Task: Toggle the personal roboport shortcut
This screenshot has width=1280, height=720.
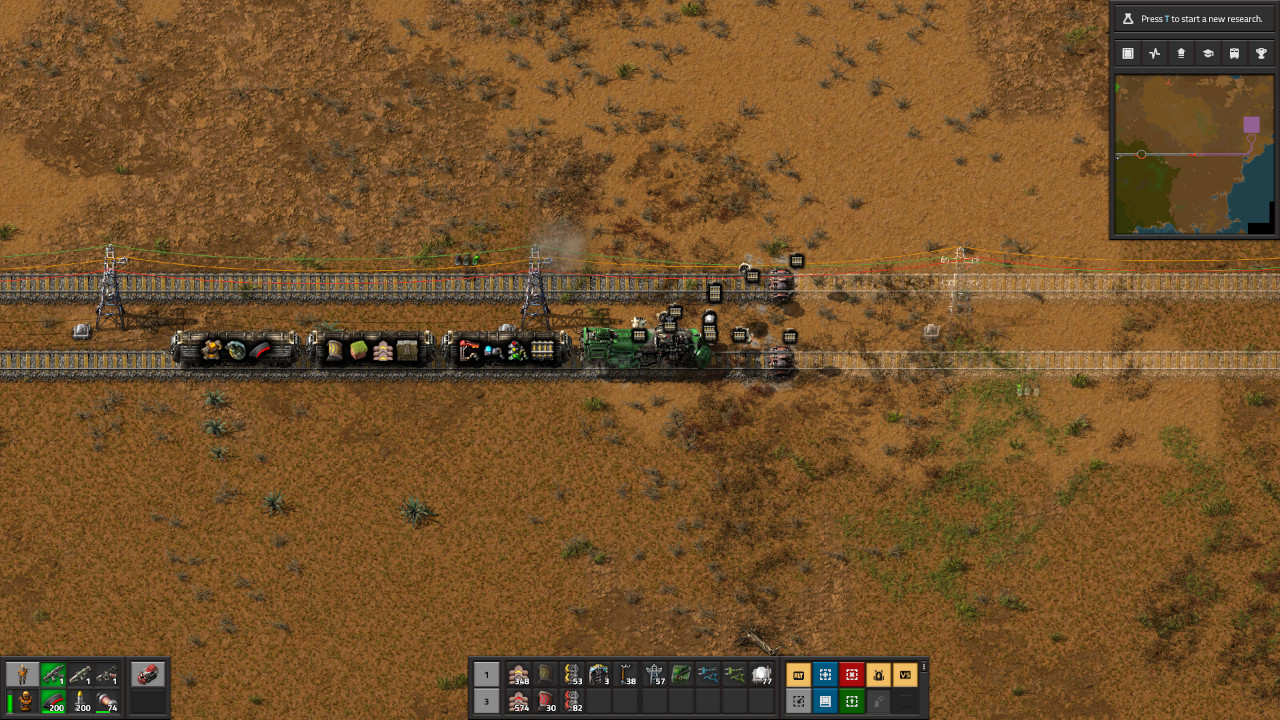Action: pyautogui.click(x=880, y=674)
